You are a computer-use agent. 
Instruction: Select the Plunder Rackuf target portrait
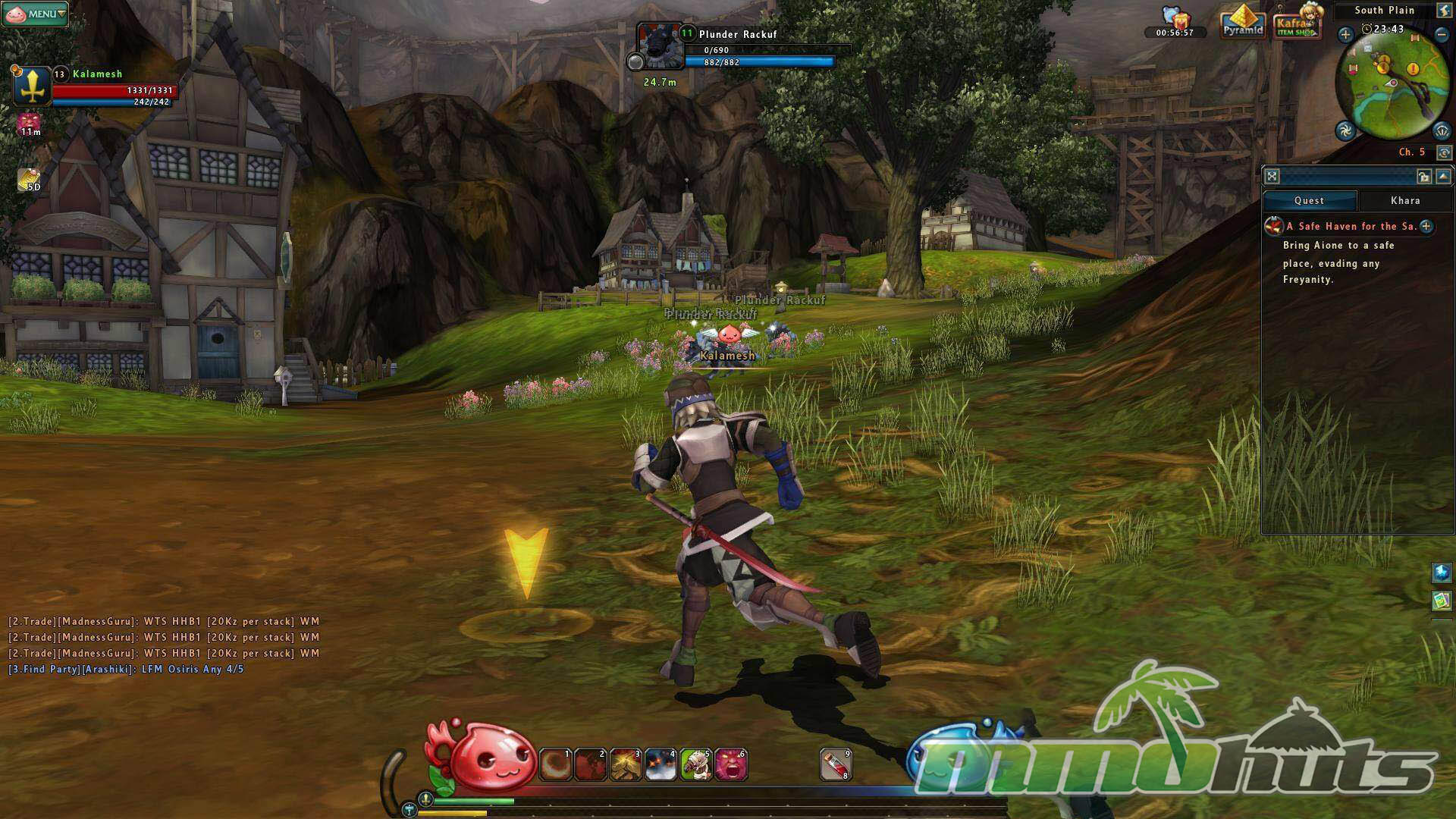[x=659, y=45]
